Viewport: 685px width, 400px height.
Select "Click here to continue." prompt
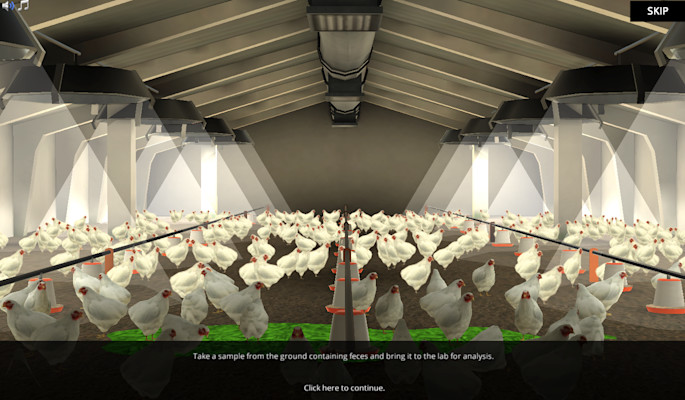344,388
